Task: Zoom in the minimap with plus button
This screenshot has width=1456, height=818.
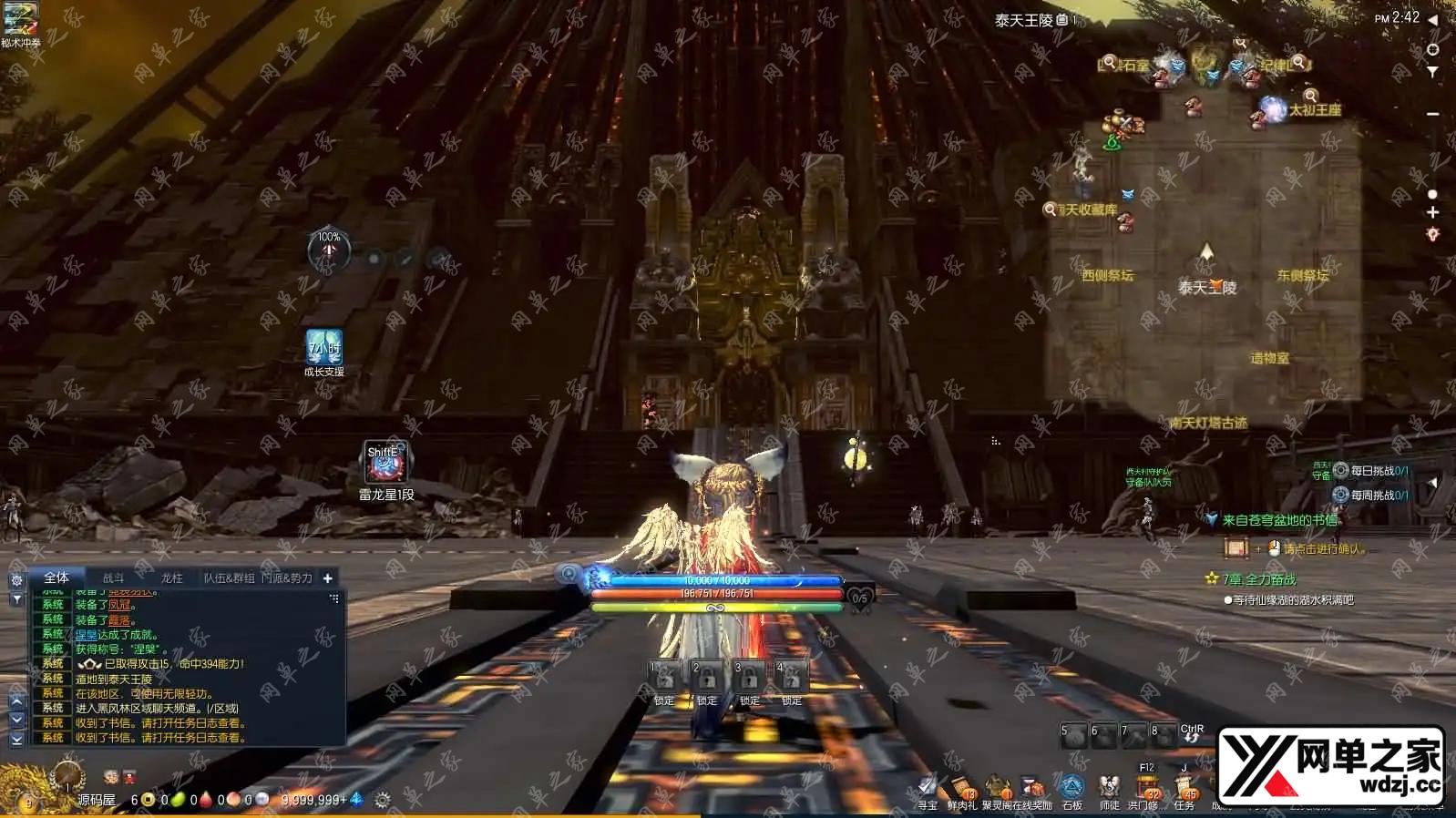Action: coord(1432,212)
